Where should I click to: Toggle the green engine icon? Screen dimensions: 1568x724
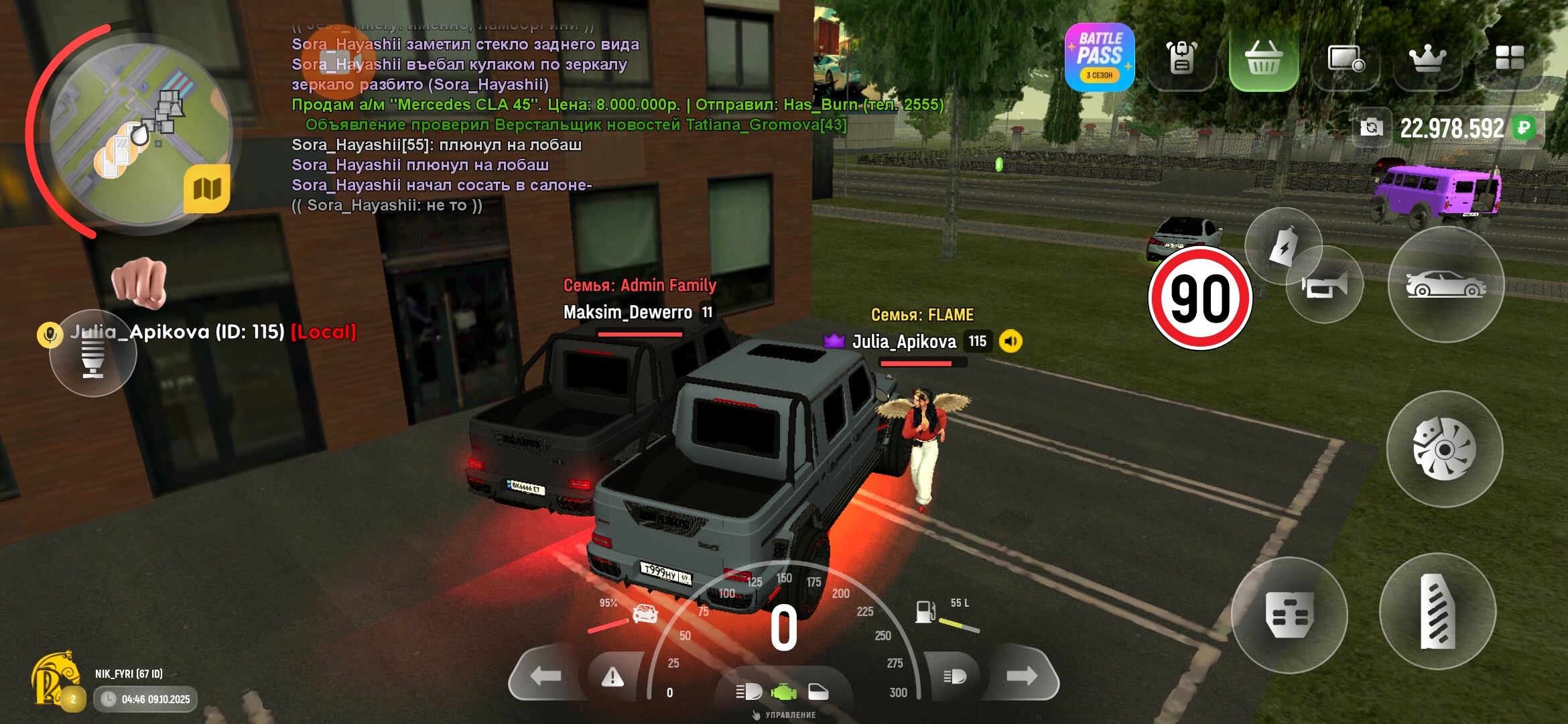point(783,691)
